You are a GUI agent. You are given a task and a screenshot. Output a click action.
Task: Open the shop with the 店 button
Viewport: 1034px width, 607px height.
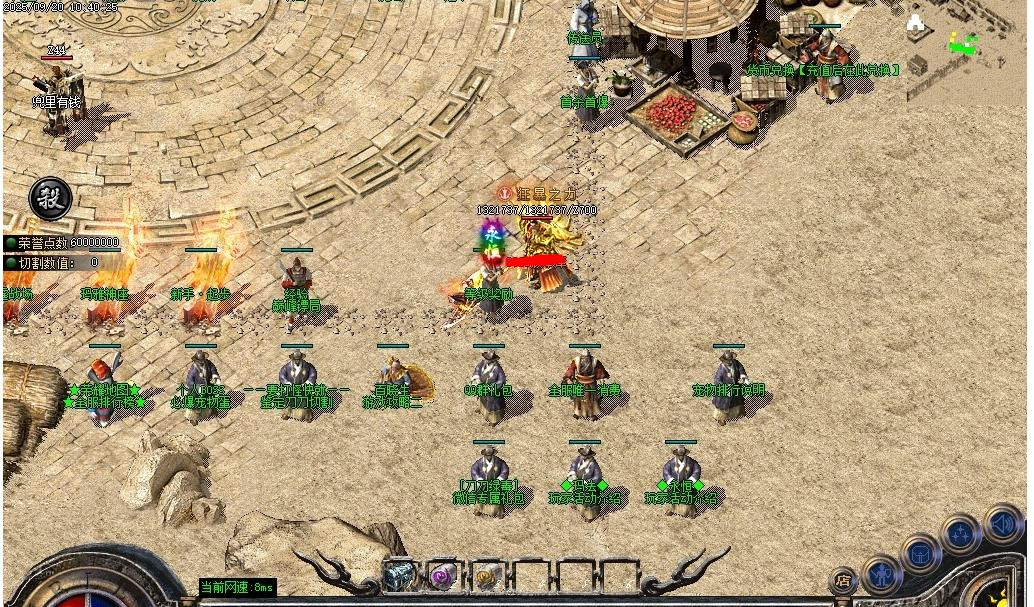click(x=844, y=579)
